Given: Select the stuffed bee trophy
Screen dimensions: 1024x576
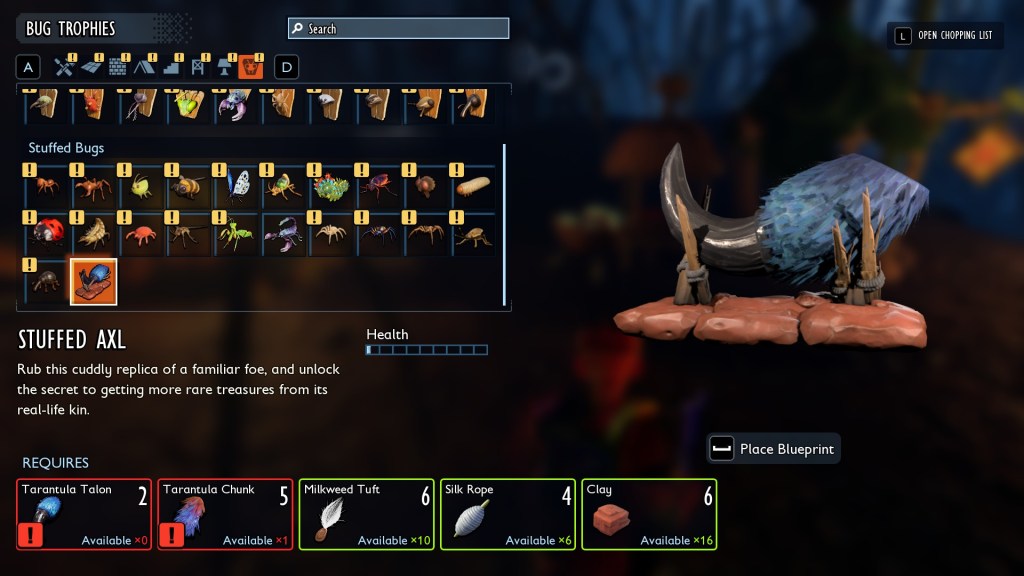Looking at the screenshot, I should (187, 187).
